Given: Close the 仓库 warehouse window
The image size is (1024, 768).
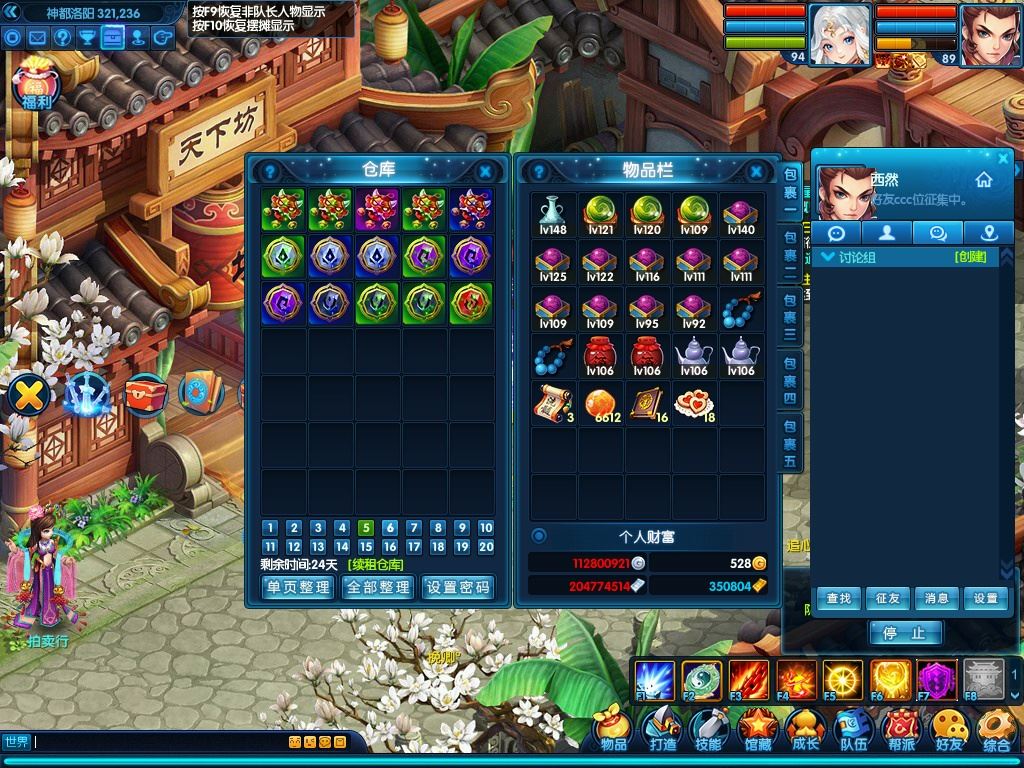Looking at the screenshot, I should [x=485, y=171].
